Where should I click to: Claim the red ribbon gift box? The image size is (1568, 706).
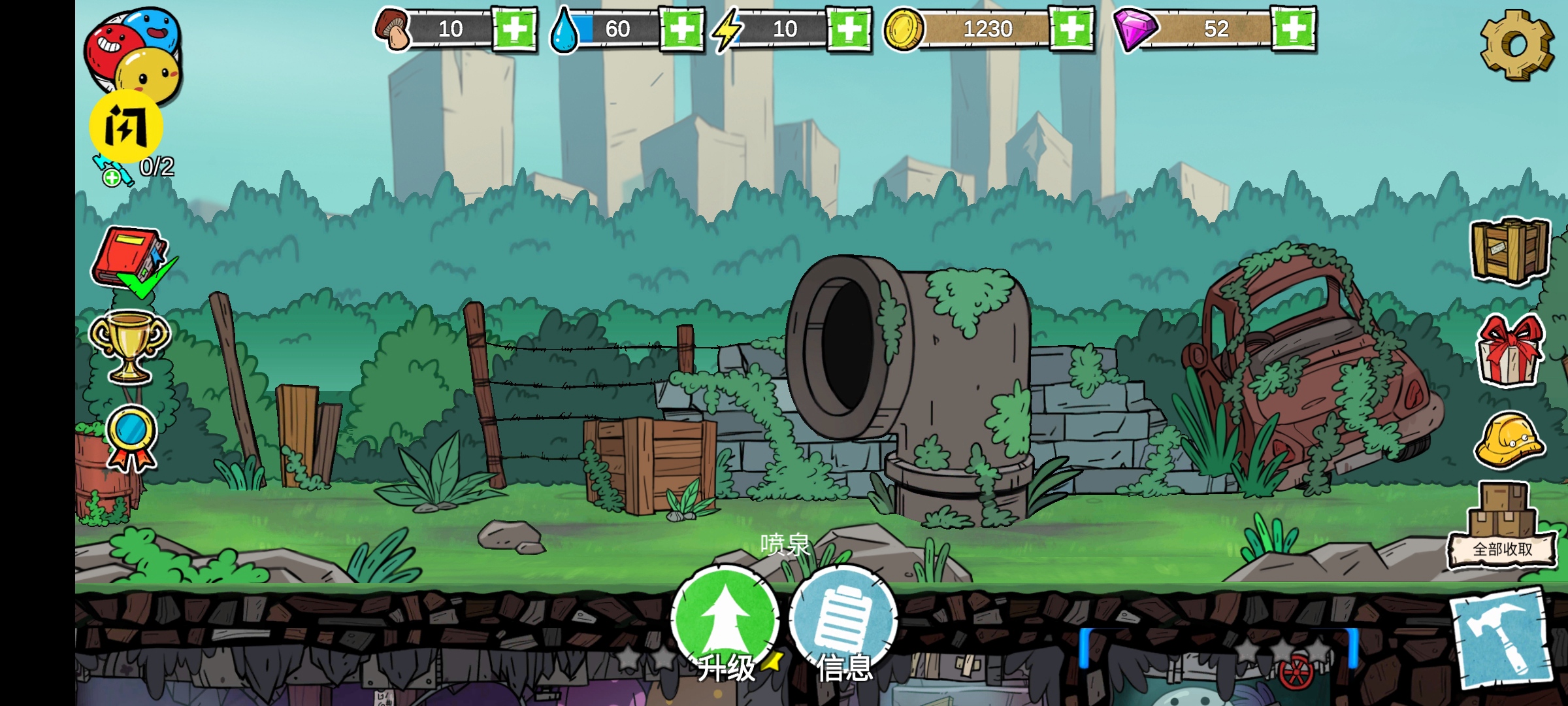1509,350
